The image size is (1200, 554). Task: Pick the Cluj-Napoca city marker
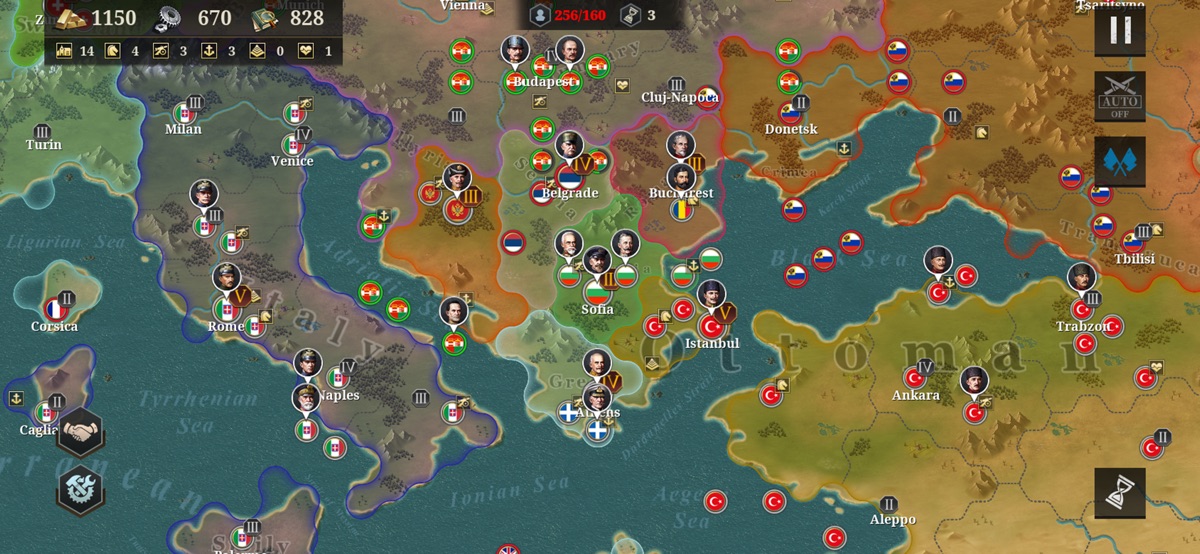coord(676,85)
